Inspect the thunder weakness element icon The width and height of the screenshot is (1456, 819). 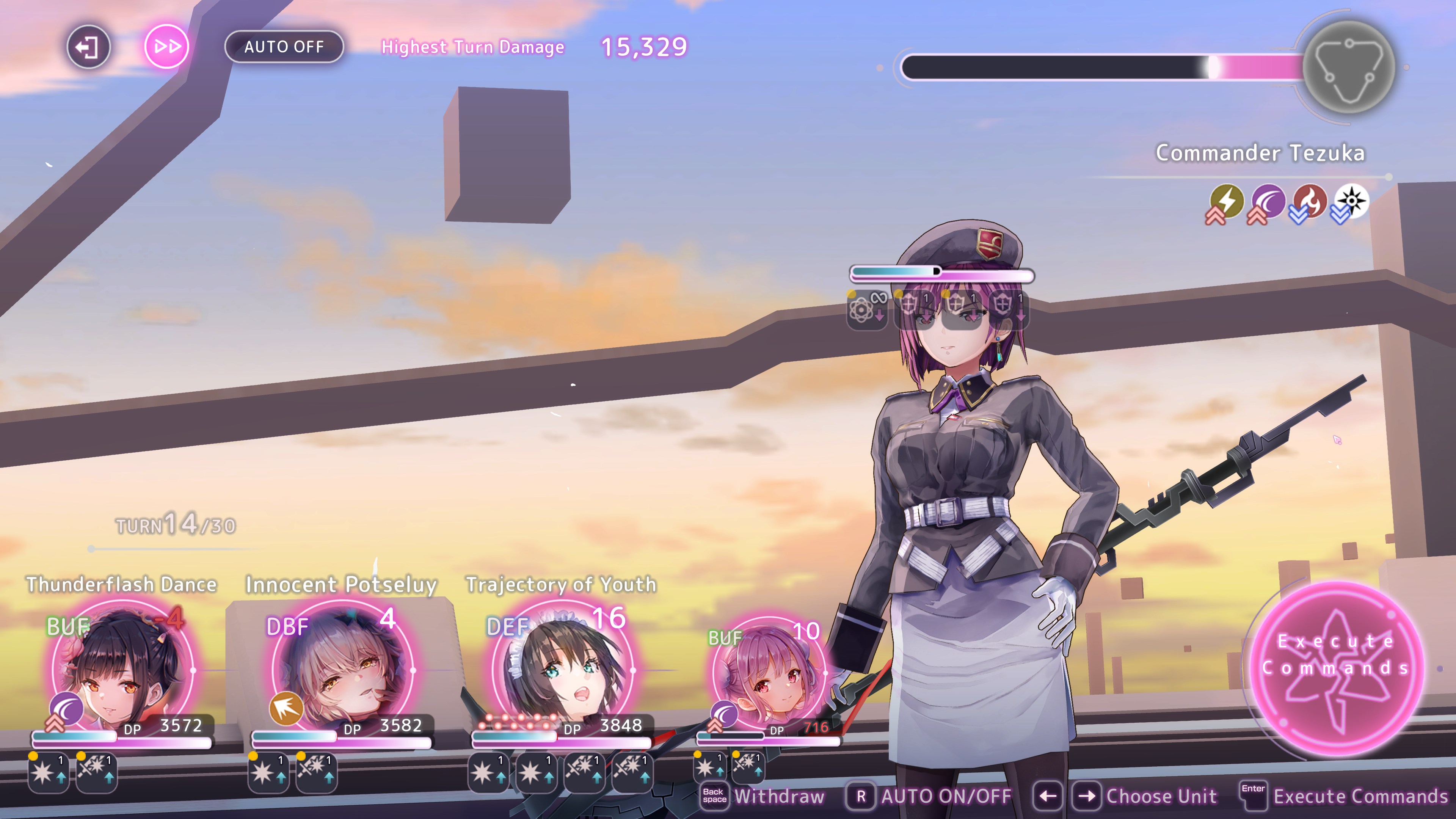pos(1227,201)
